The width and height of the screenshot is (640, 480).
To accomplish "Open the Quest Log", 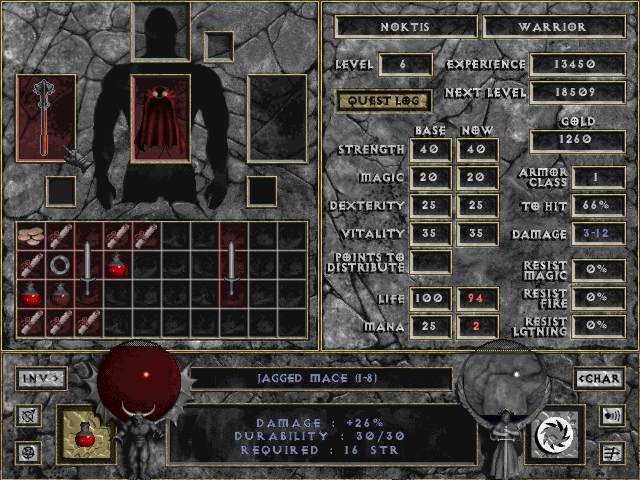I will click(x=384, y=100).
